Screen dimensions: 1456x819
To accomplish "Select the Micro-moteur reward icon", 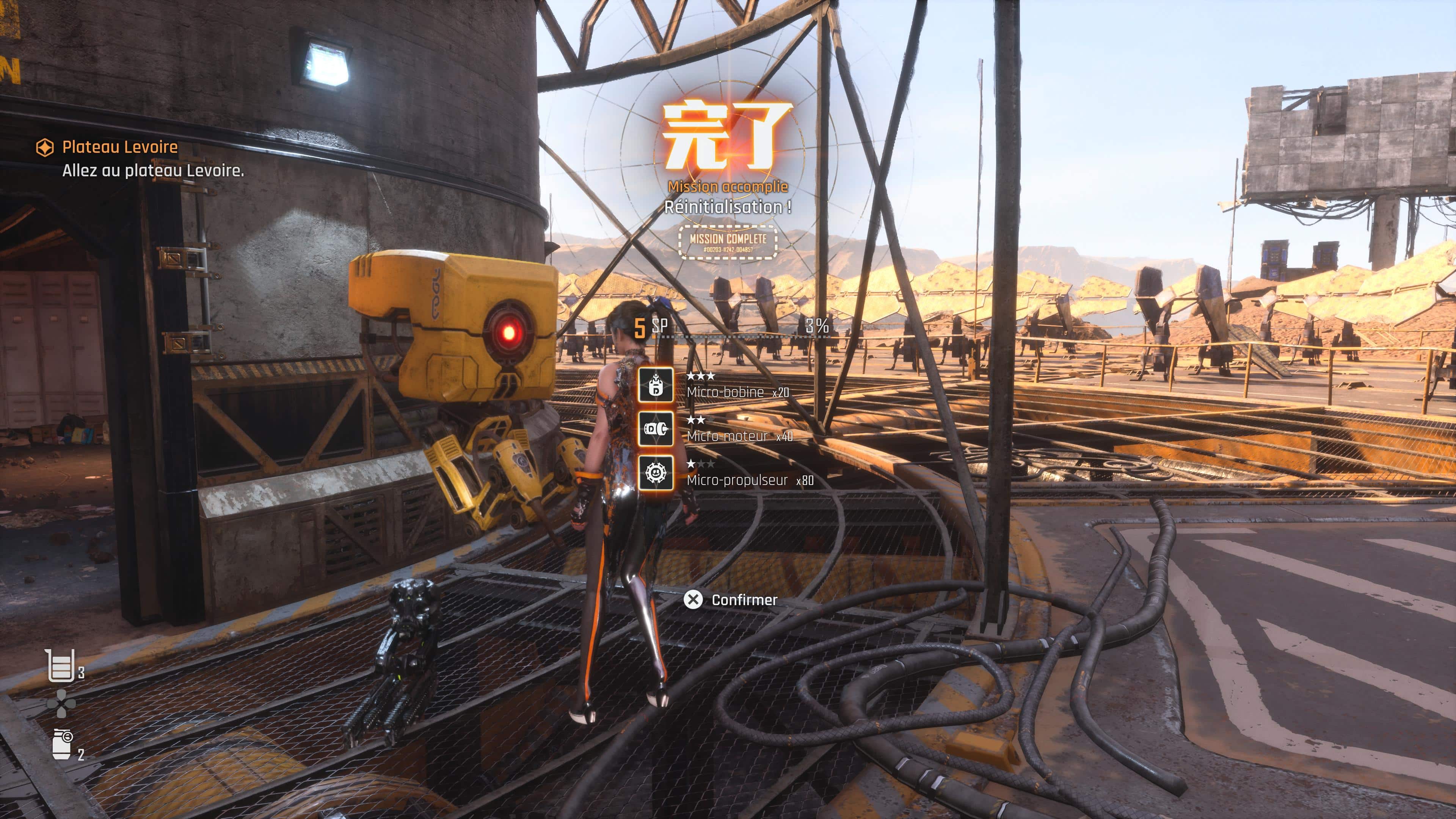I will tap(656, 428).
